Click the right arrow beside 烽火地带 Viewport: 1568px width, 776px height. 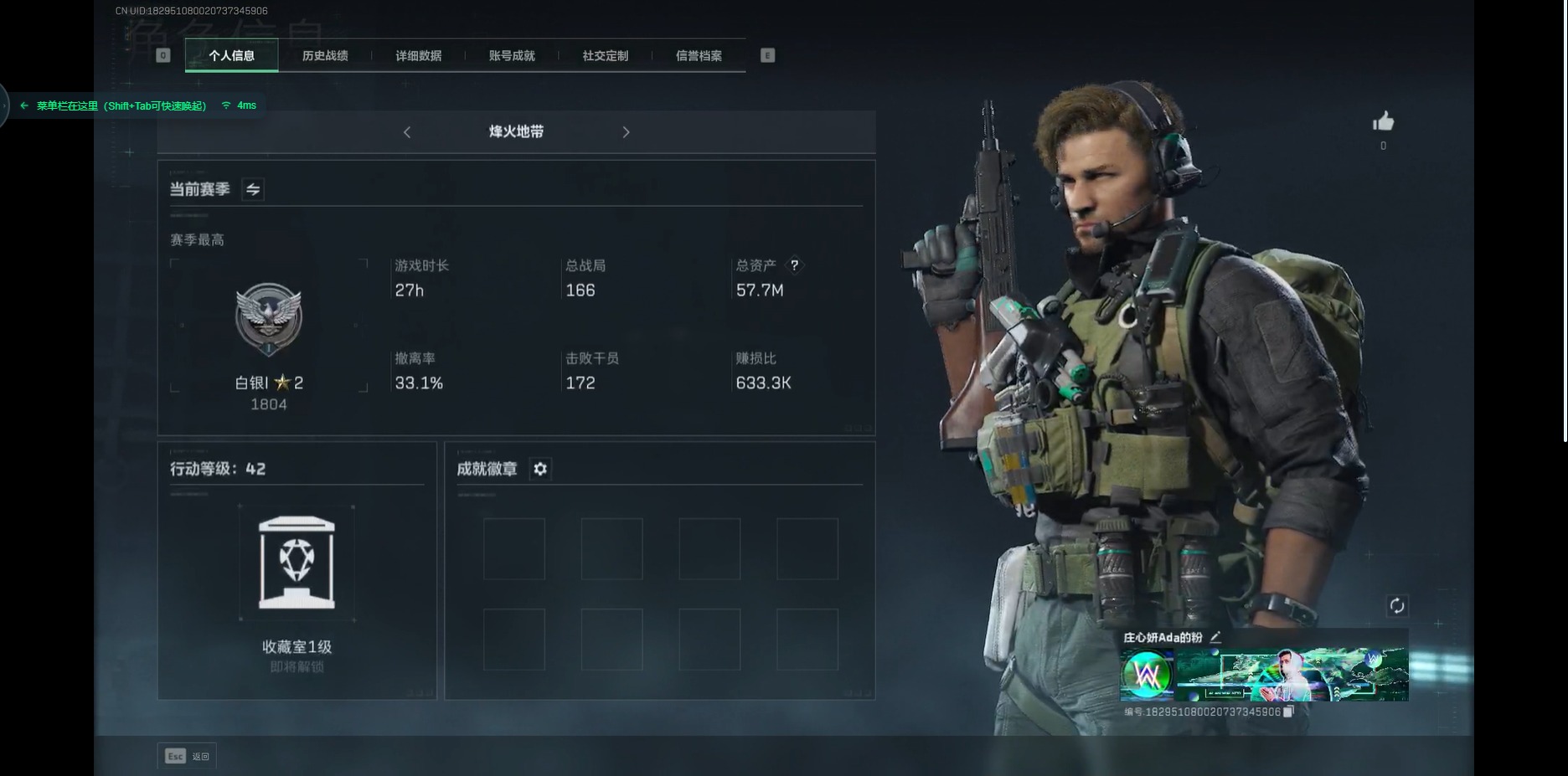point(626,132)
